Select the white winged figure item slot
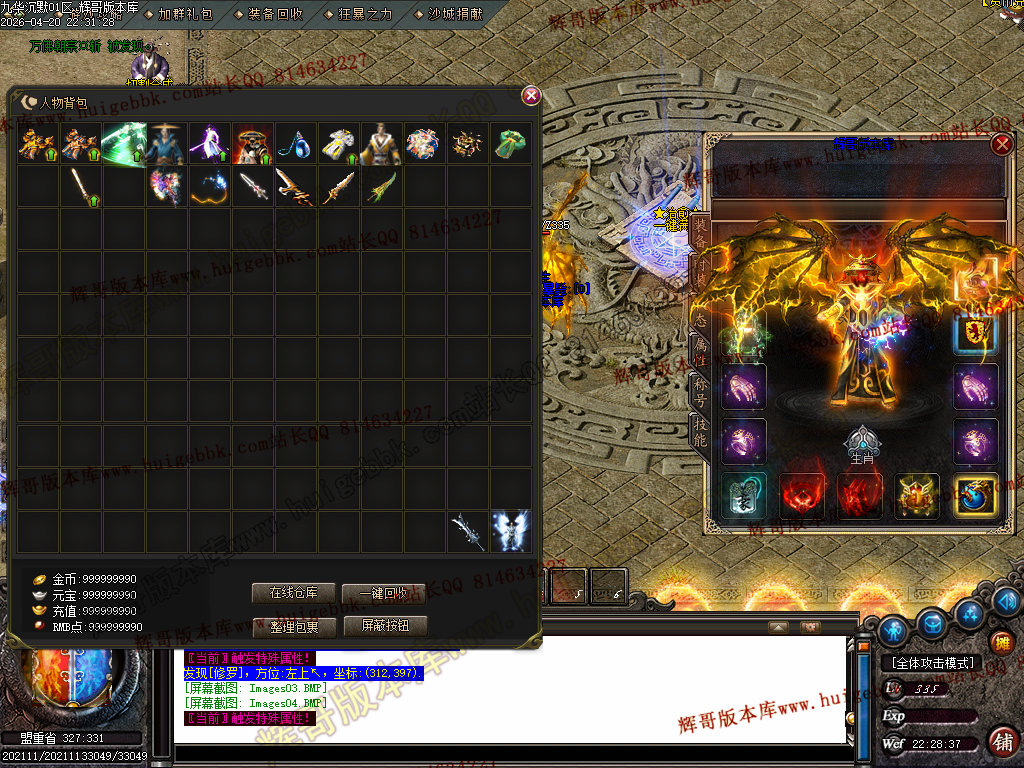The height and width of the screenshot is (768, 1024). coord(510,531)
